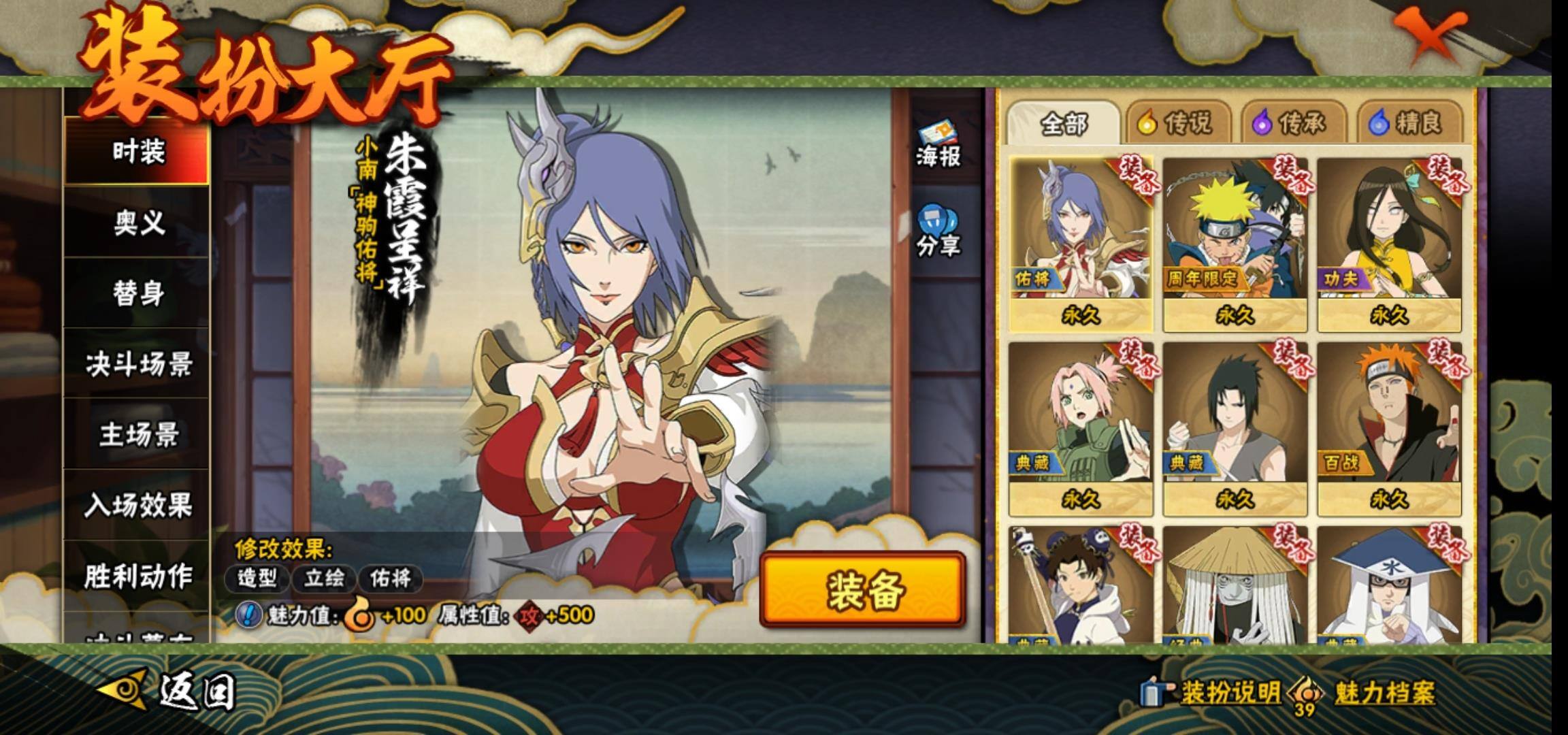
Task: Open the 海报 poster icon
Action: pyautogui.click(x=938, y=145)
